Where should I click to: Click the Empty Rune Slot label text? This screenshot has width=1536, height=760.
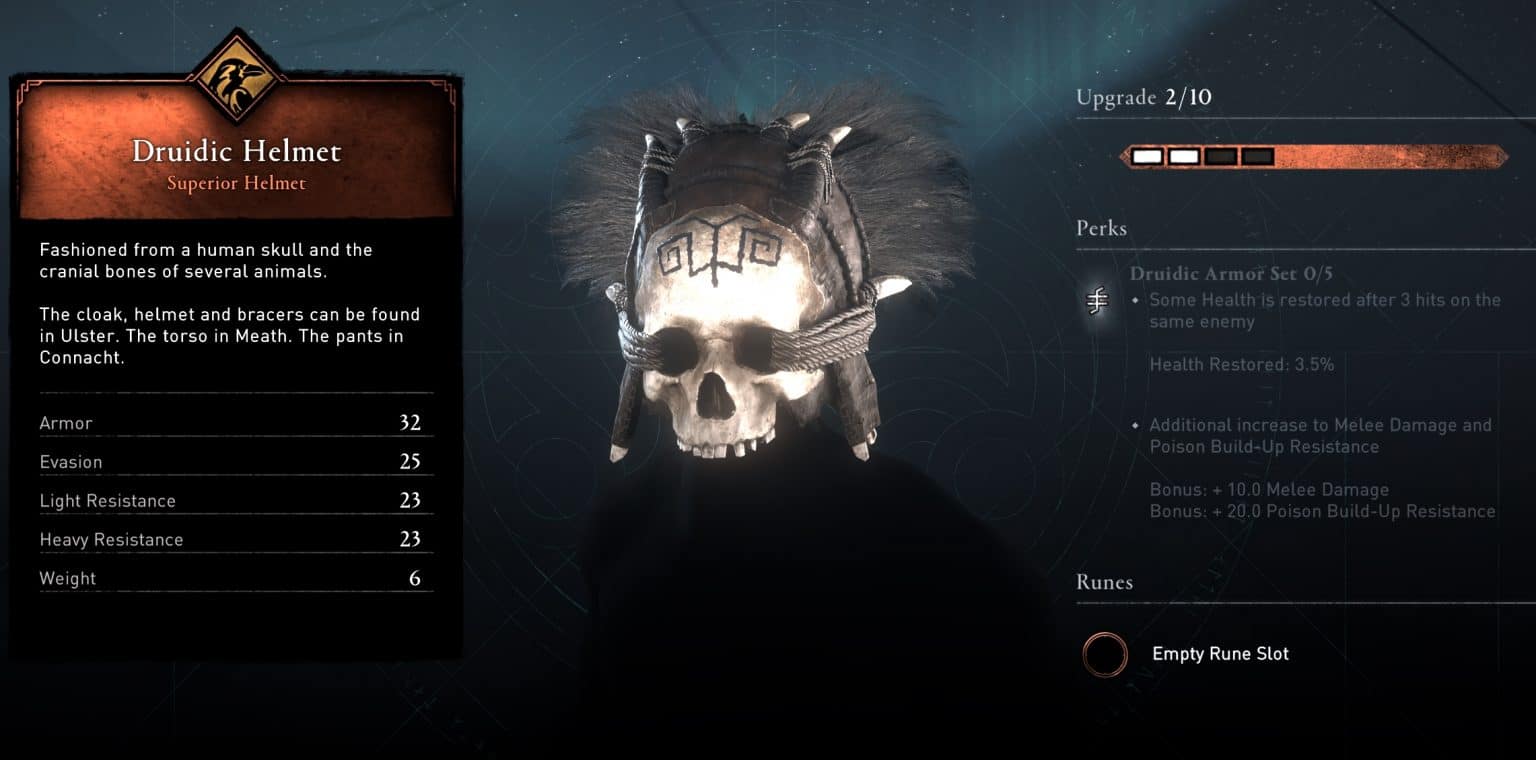coord(1220,654)
